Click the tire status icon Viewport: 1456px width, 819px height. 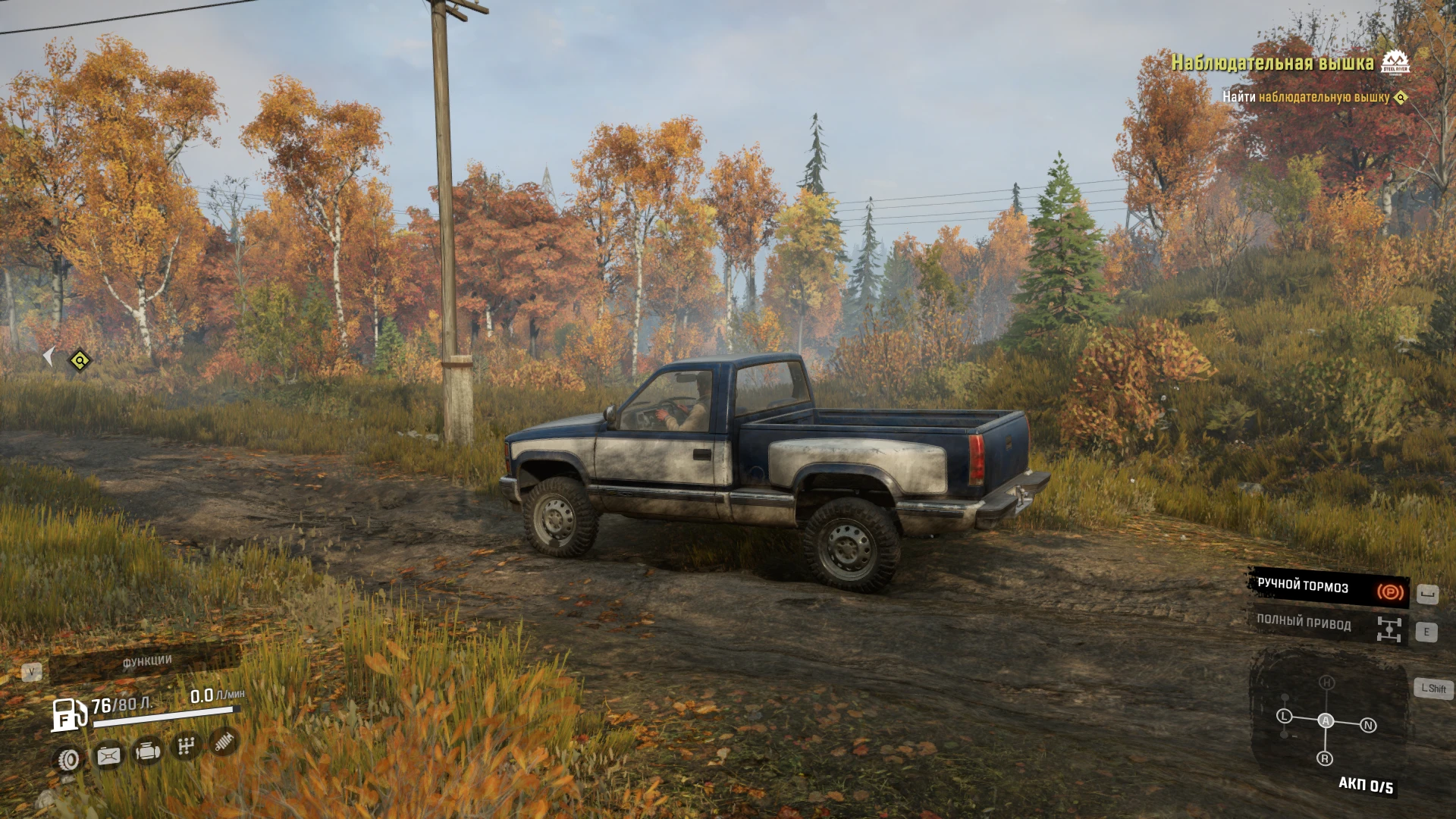click(x=69, y=758)
